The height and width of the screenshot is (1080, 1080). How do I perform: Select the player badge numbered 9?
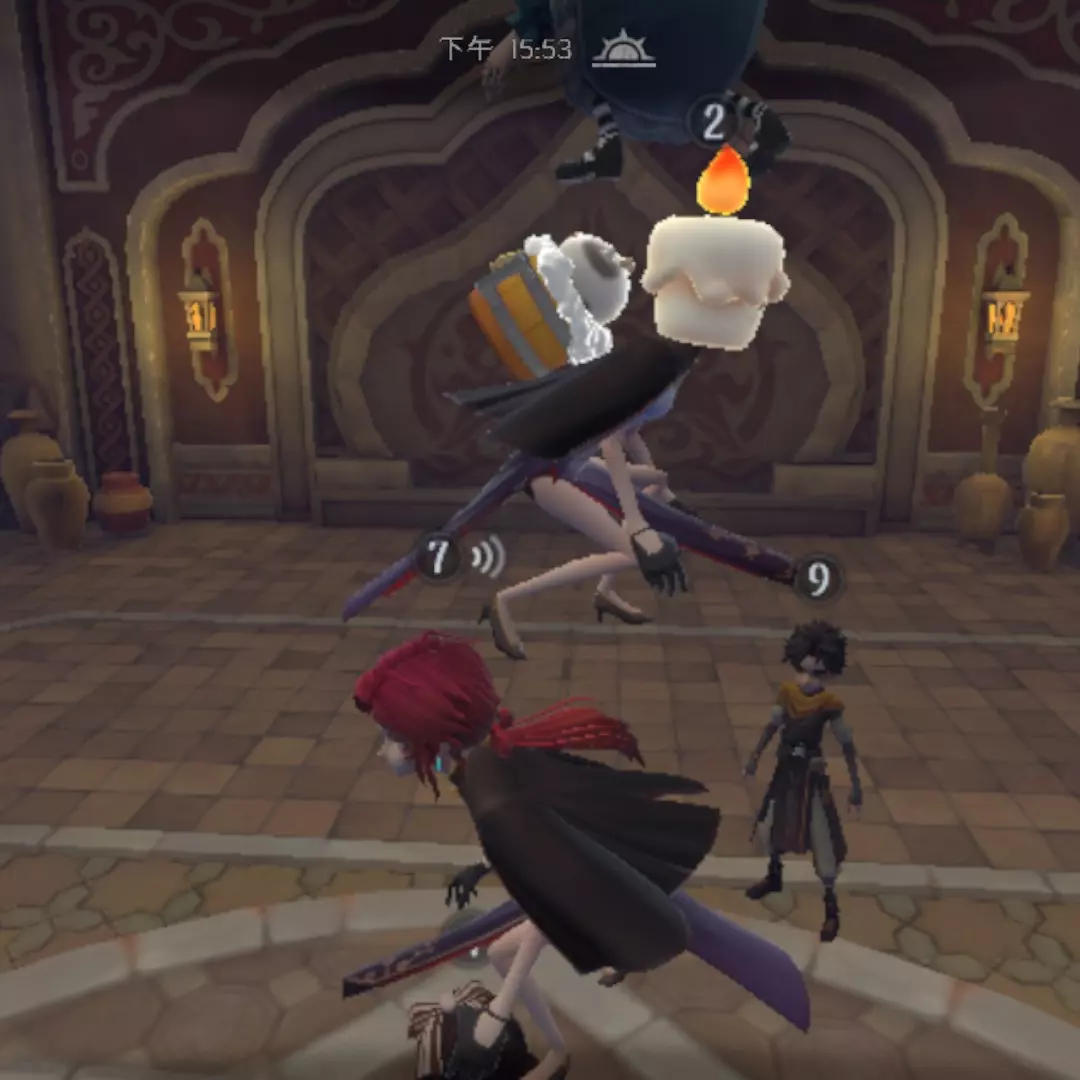[x=818, y=579]
